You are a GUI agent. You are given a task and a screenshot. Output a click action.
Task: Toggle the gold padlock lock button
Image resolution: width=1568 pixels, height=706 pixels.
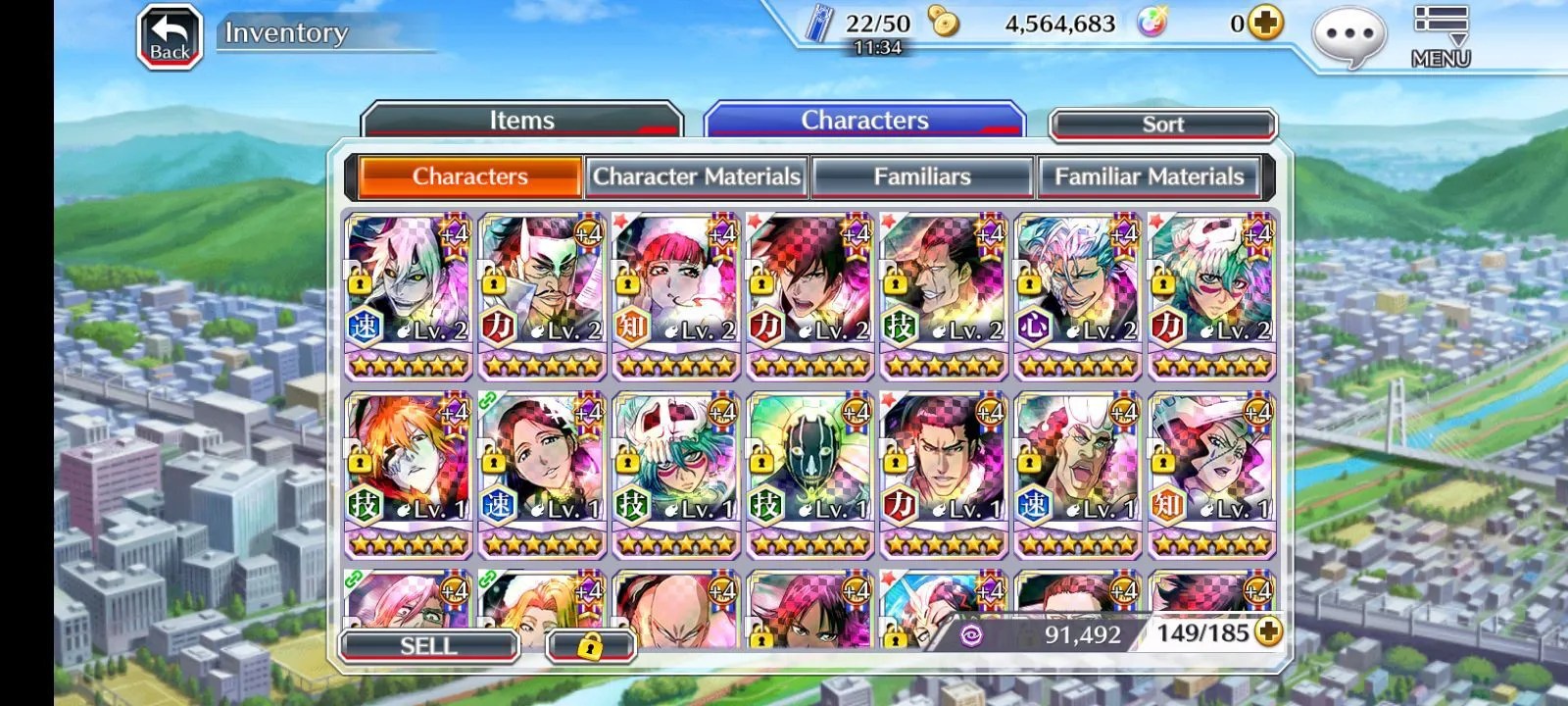590,646
